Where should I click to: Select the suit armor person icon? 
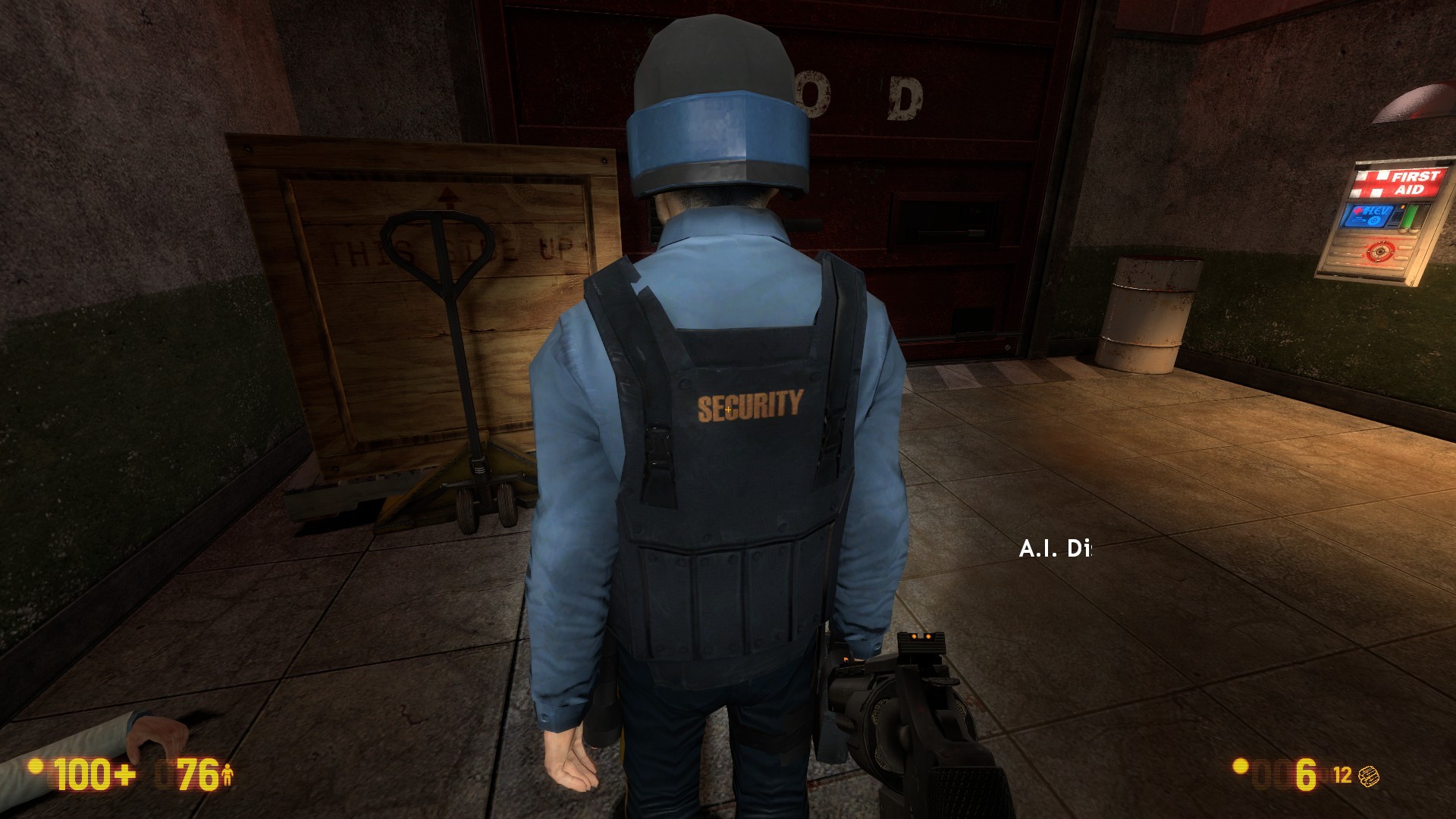click(x=229, y=775)
